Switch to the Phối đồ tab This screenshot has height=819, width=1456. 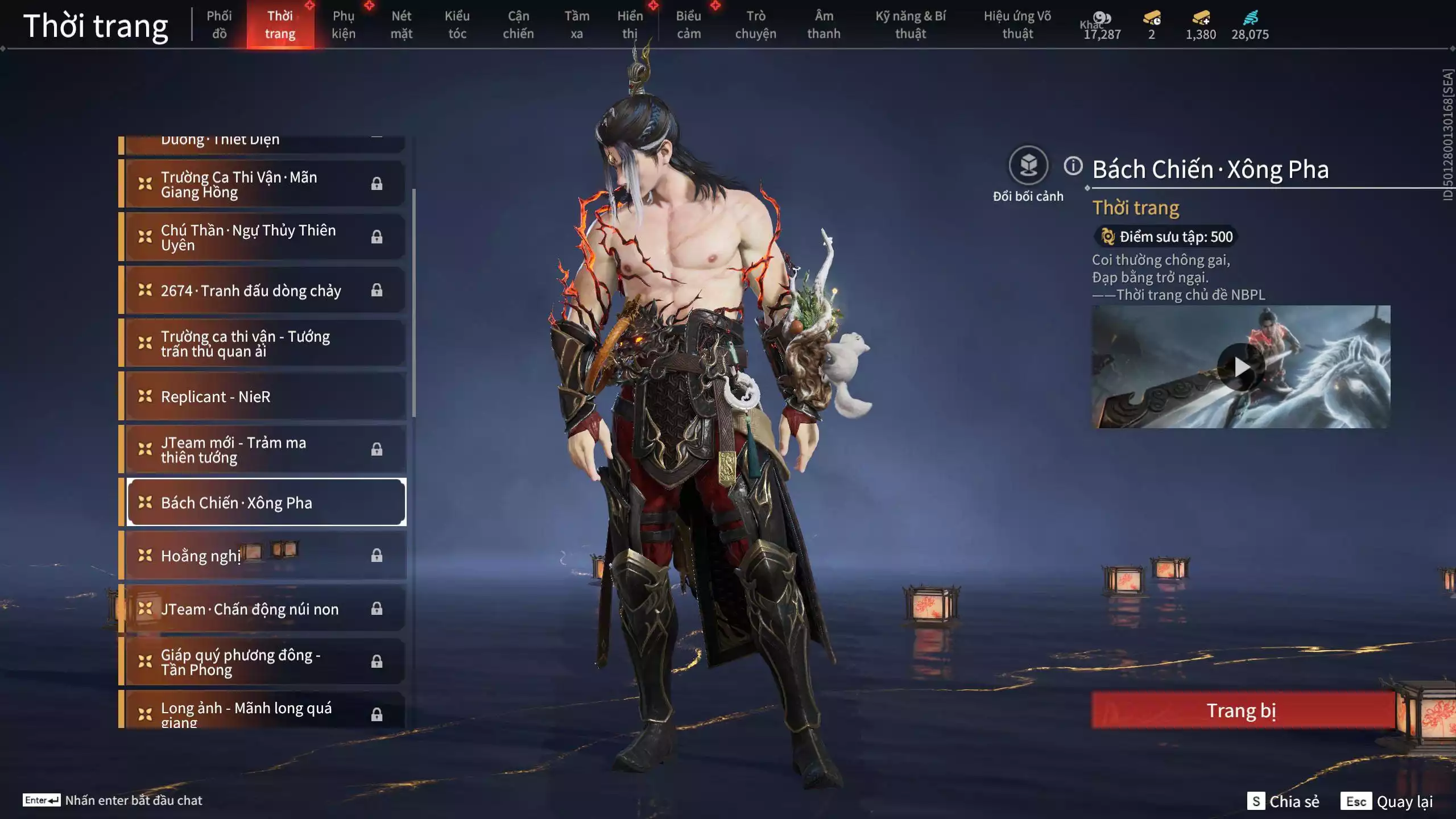(x=219, y=24)
